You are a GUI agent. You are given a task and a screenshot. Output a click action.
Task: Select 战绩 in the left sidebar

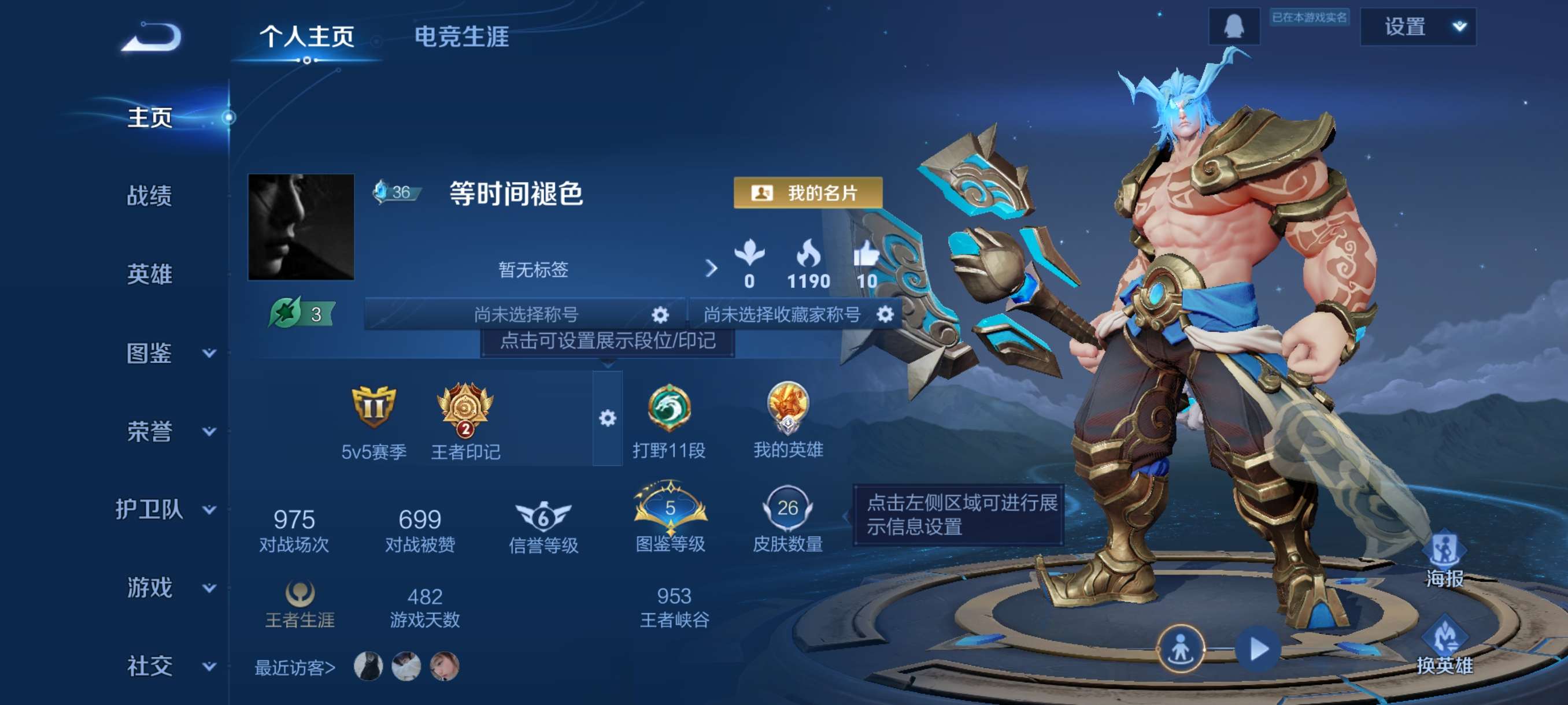click(151, 197)
